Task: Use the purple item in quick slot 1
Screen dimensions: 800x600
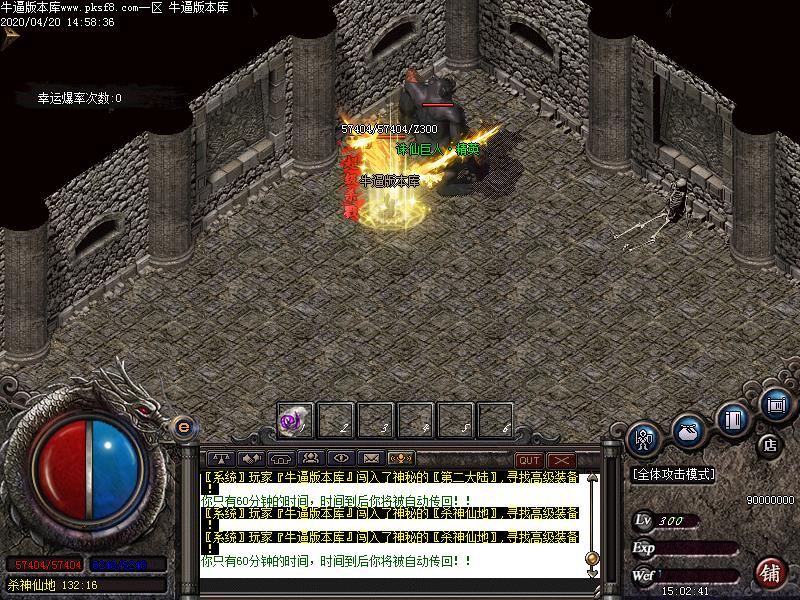Action: click(x=295, y=421)
